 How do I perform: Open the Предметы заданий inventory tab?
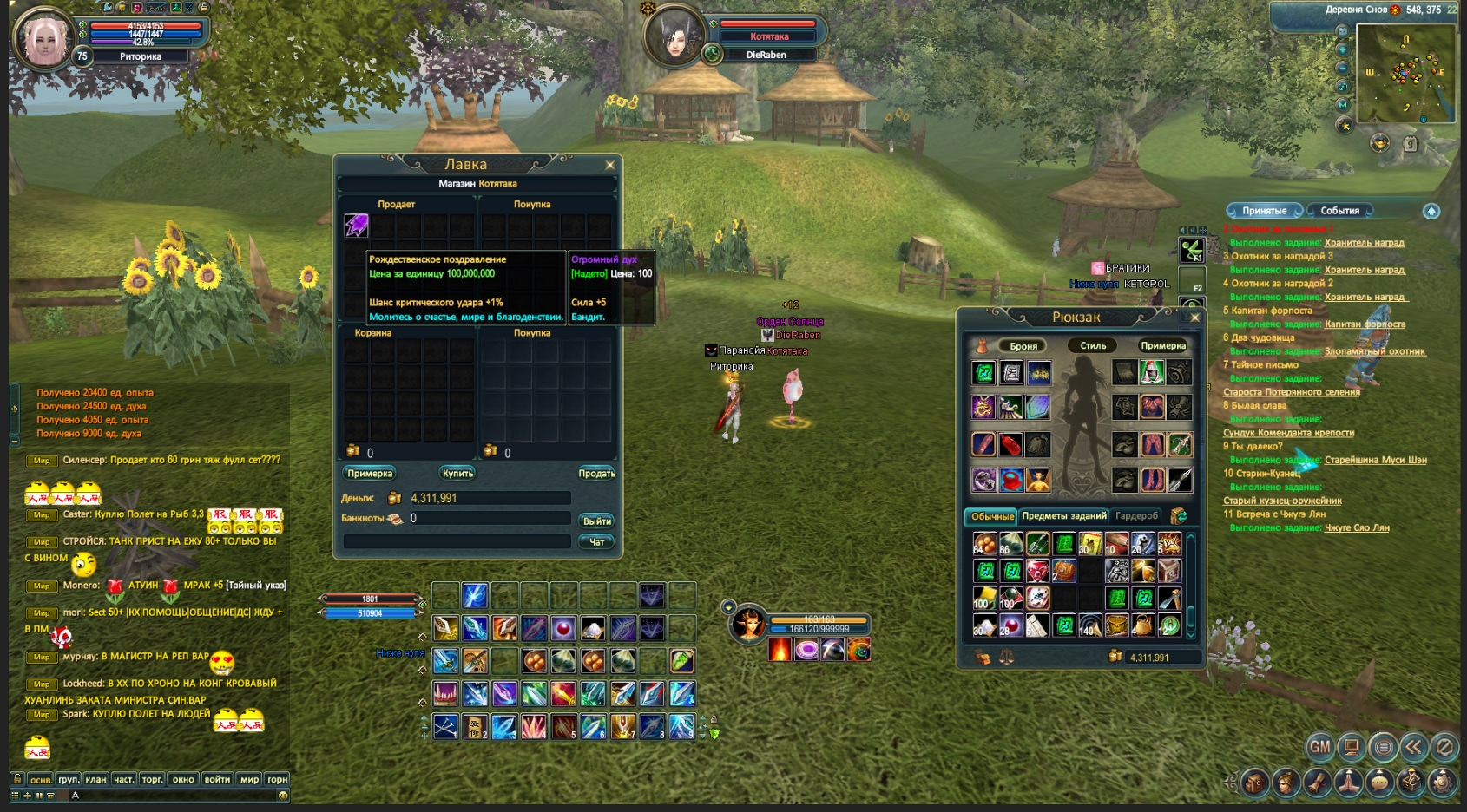pyautogui.click(x=1064, y=516)
